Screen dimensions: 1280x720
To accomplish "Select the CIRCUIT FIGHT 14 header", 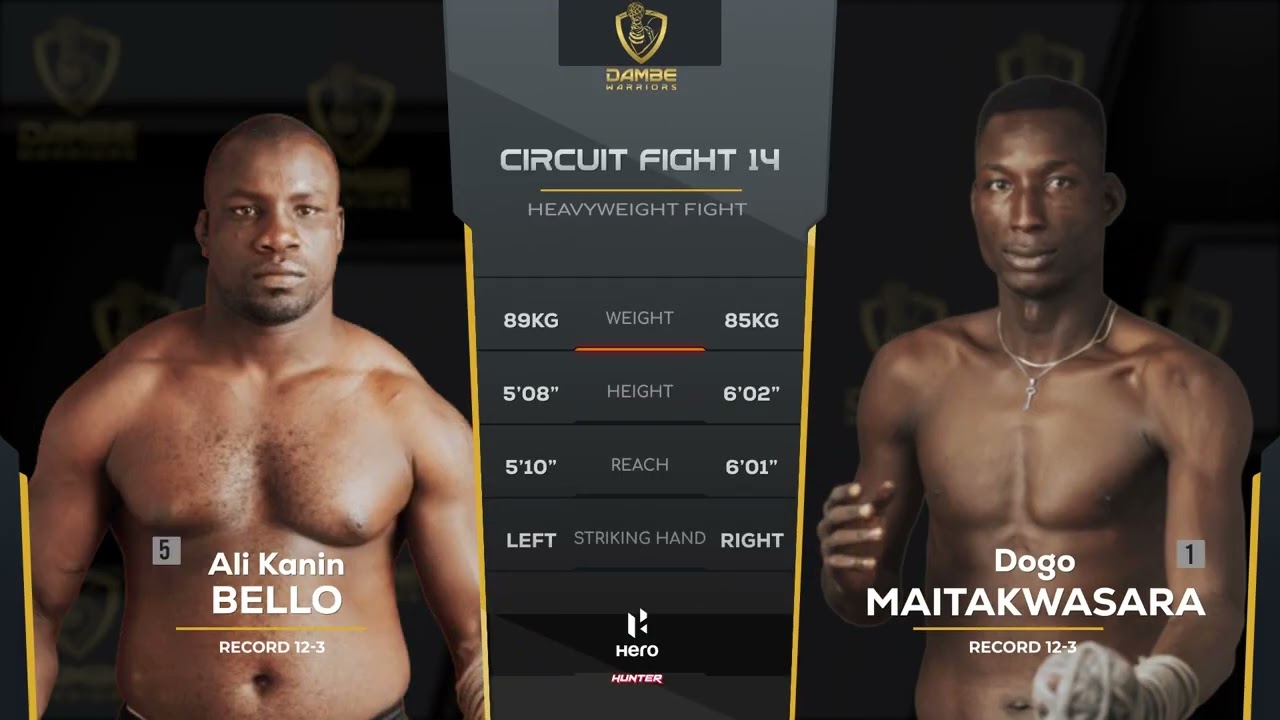I will tap(640, 159).
